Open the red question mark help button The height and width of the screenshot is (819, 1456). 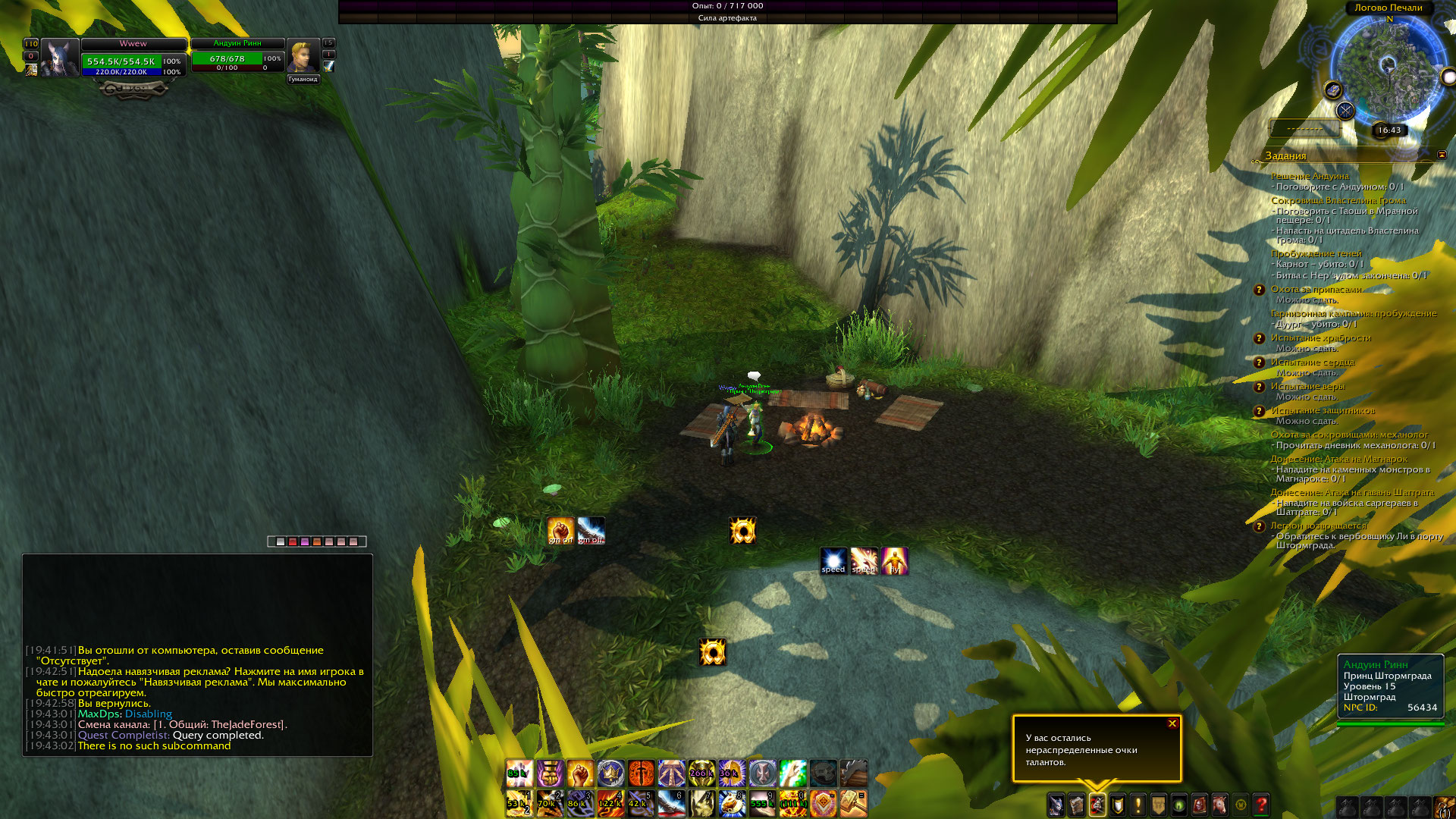pyautogui.click(x=1261, y=805)
